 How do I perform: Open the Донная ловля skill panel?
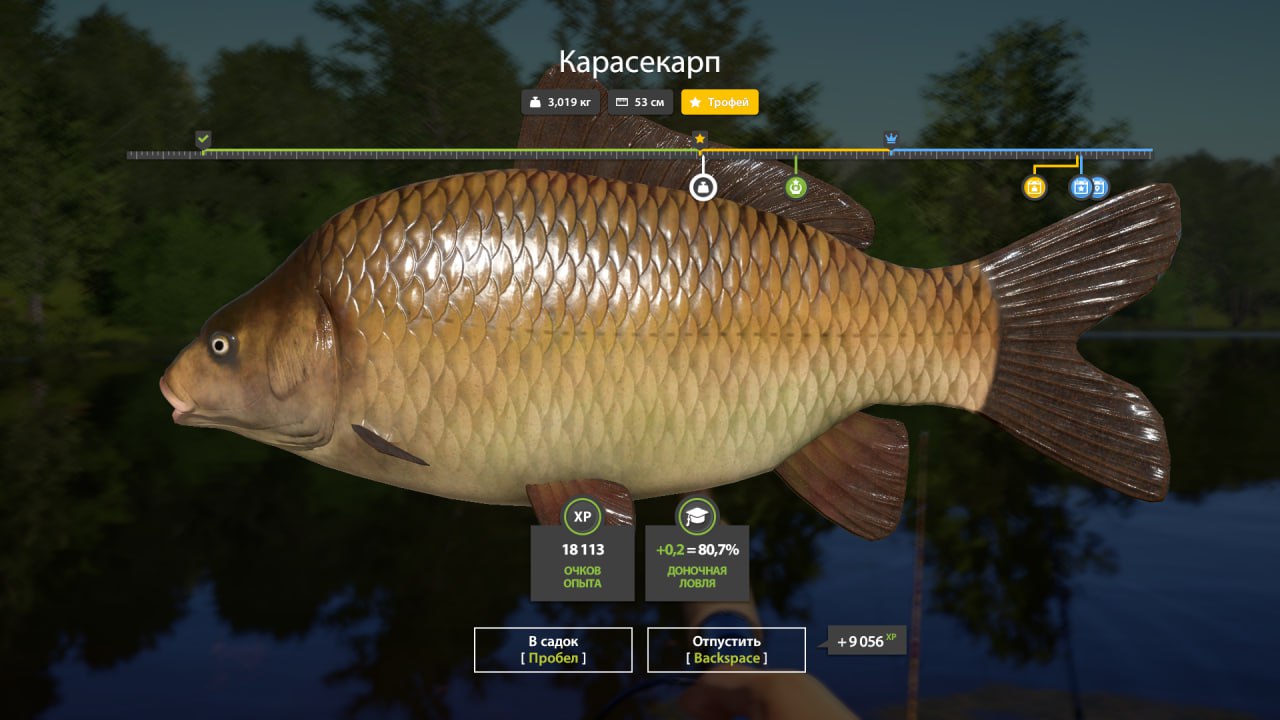point(697,550)
